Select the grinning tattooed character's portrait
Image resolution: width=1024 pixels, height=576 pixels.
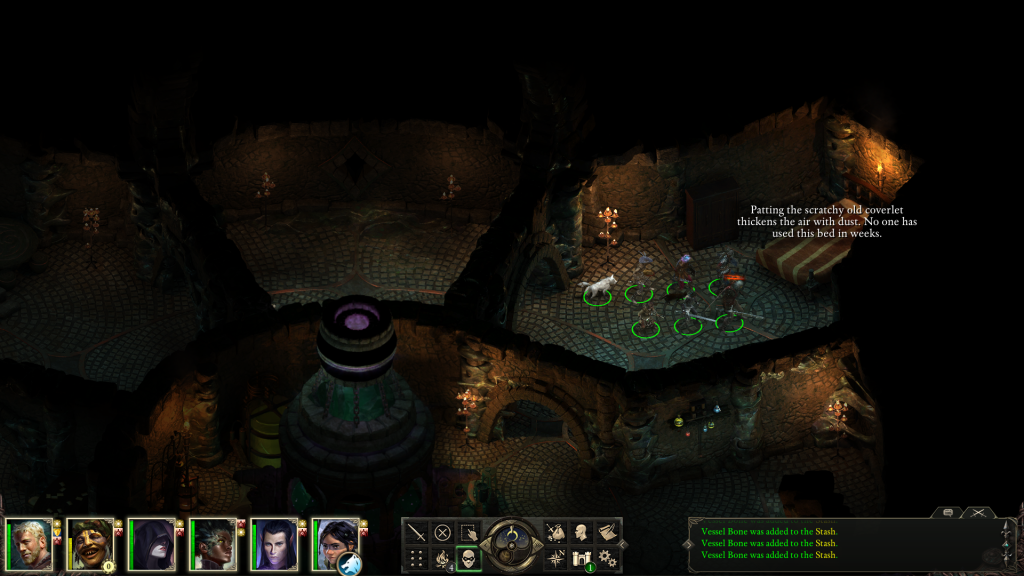point(90,543)
